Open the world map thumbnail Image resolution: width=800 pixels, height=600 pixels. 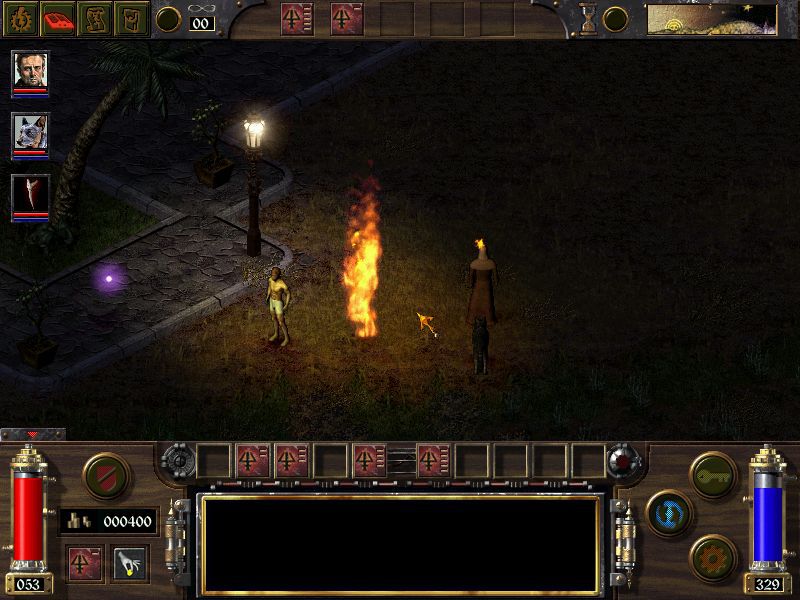click(711, 19)
